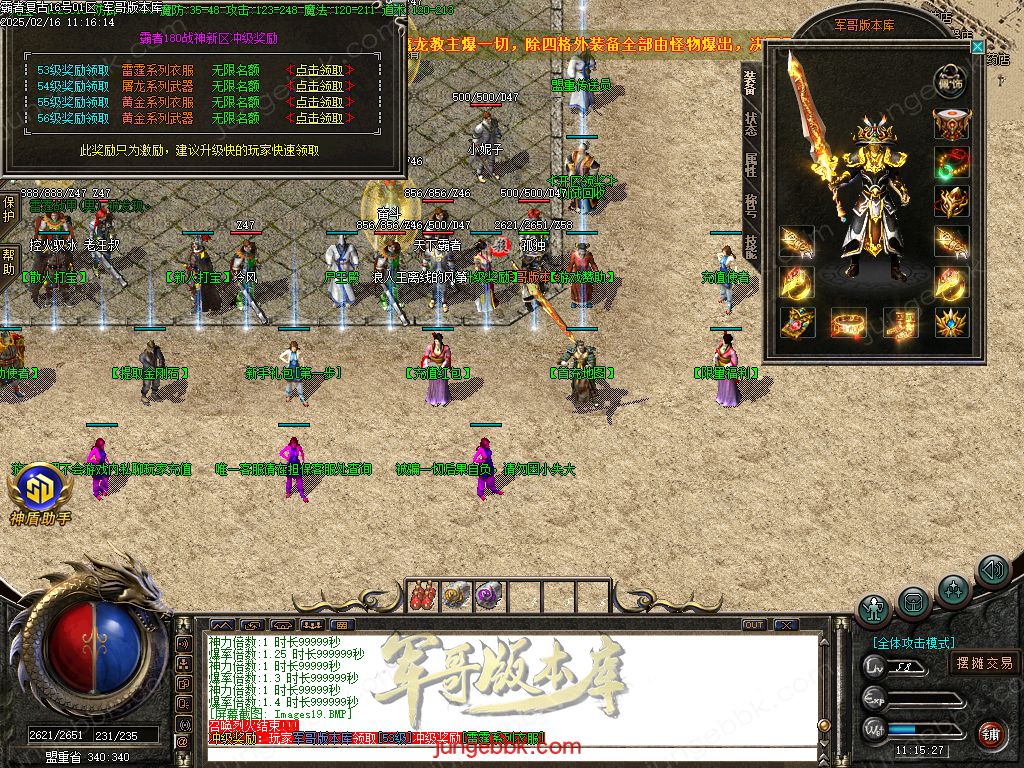
Task: Toggle the sound speaker button
Action: pyautogui.click(x=992, y=571)
